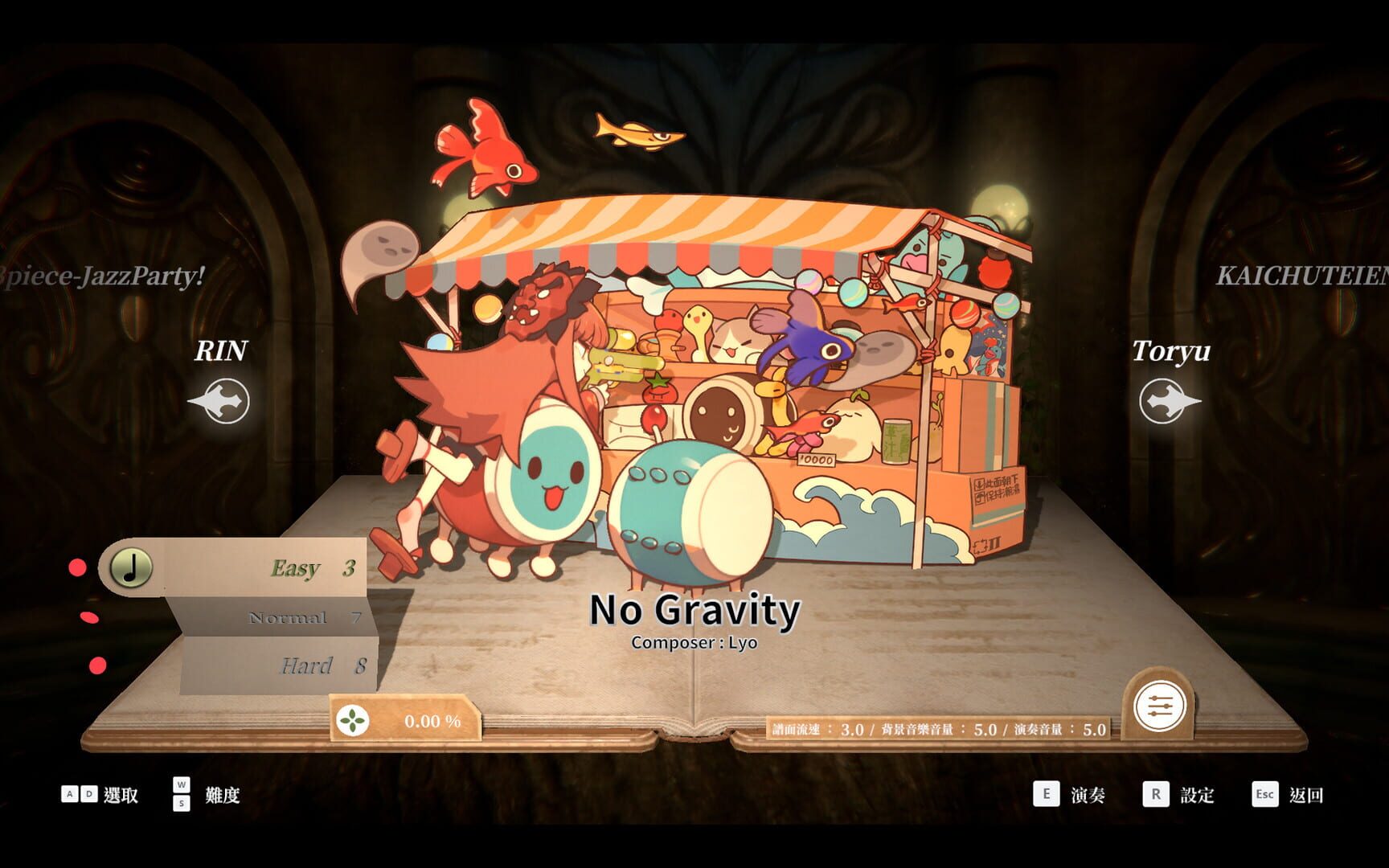The image size is (1389, 868).
Task: Select the Easy 3 difficulty
Action: pos(297,567)
